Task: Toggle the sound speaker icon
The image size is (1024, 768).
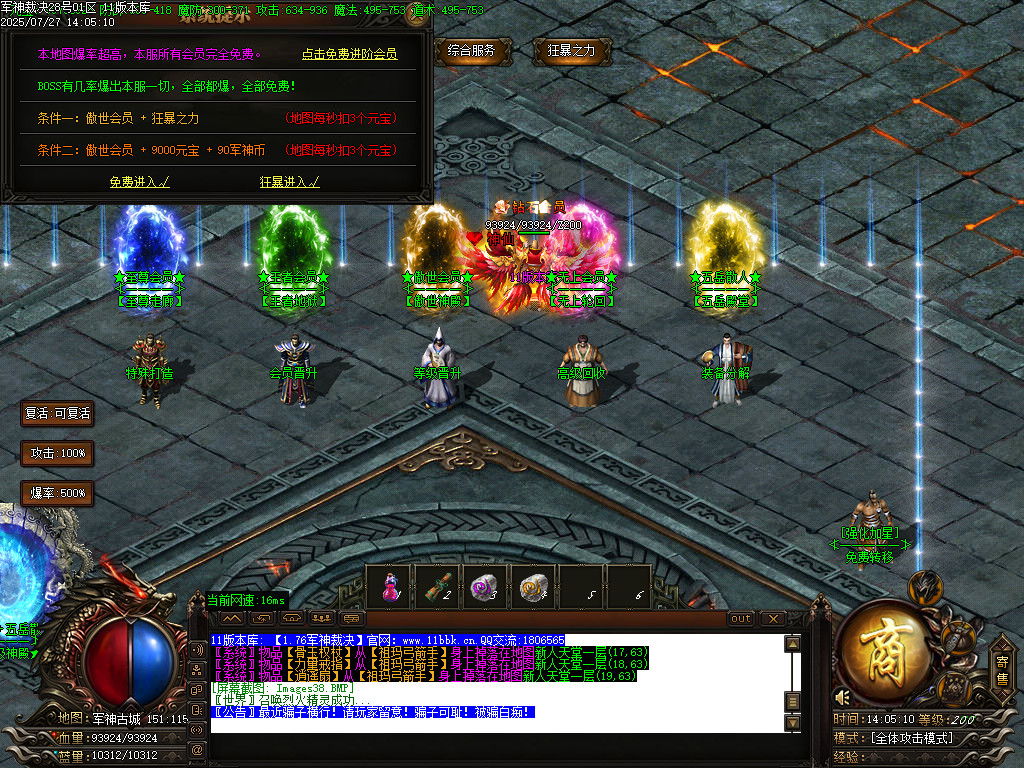Action: point(843,697)
